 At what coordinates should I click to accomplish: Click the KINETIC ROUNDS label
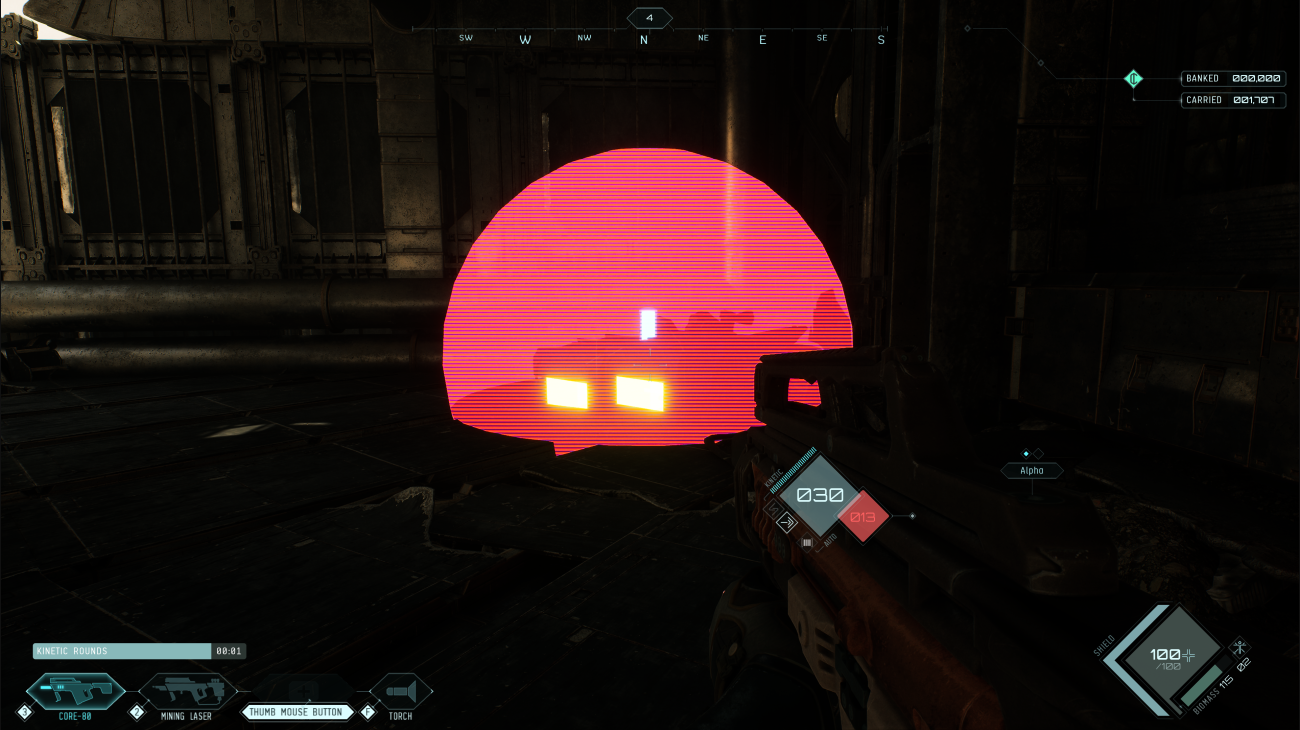coord(72,650)
